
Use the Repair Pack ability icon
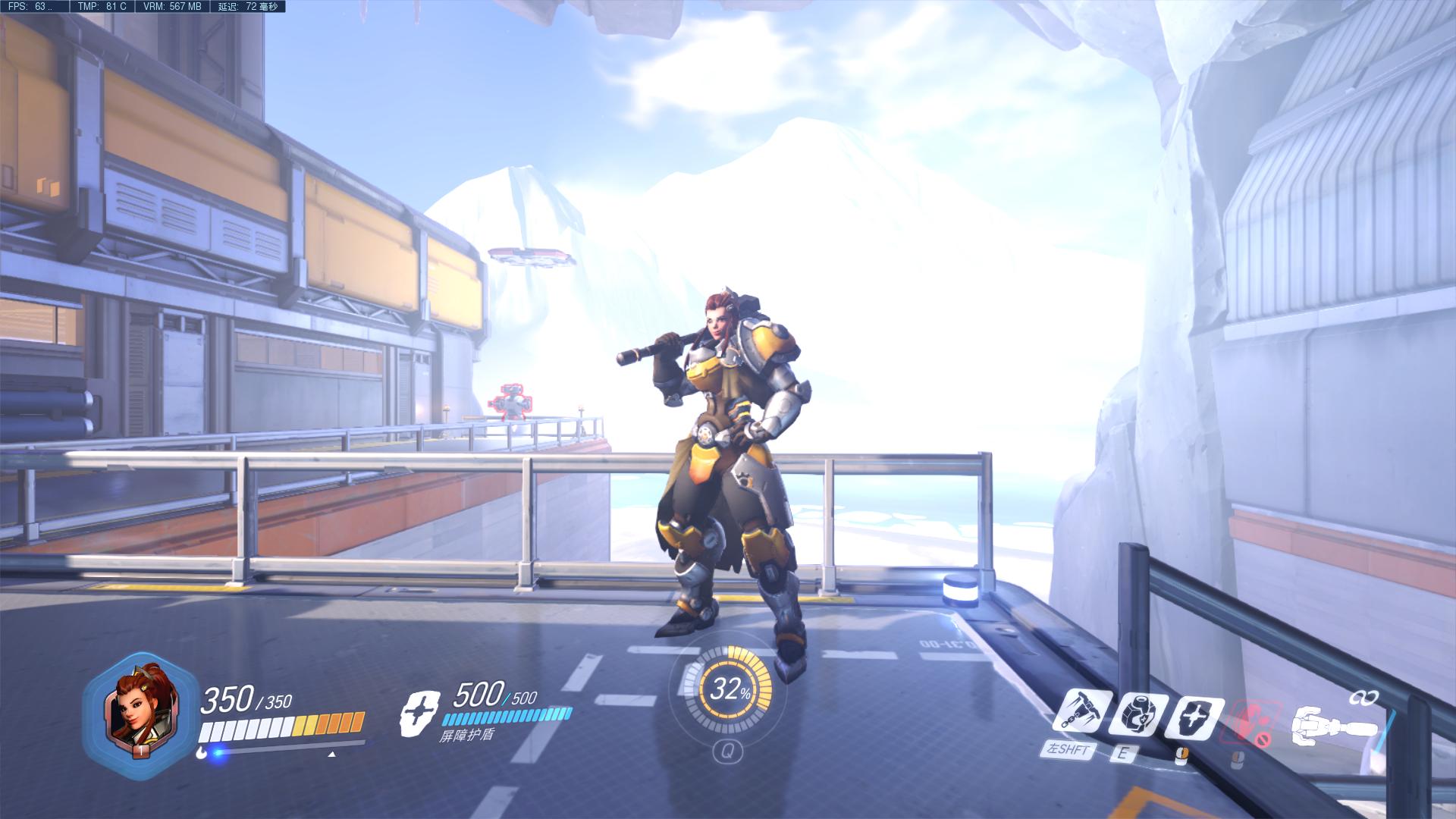click(x=1141, y=714)
